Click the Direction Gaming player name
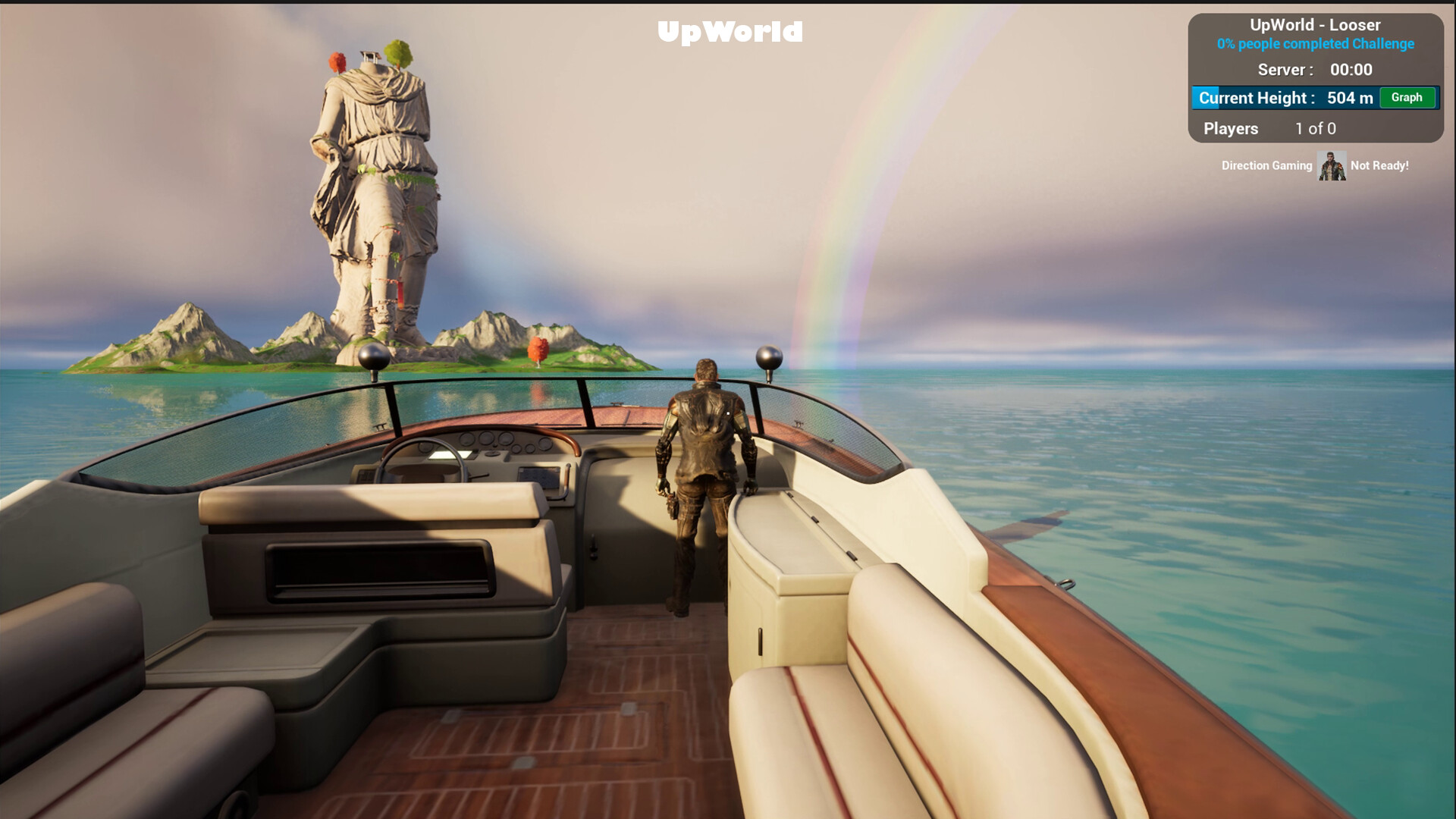The width and height of the screenshot is (1456, 819). (1266, 165)
